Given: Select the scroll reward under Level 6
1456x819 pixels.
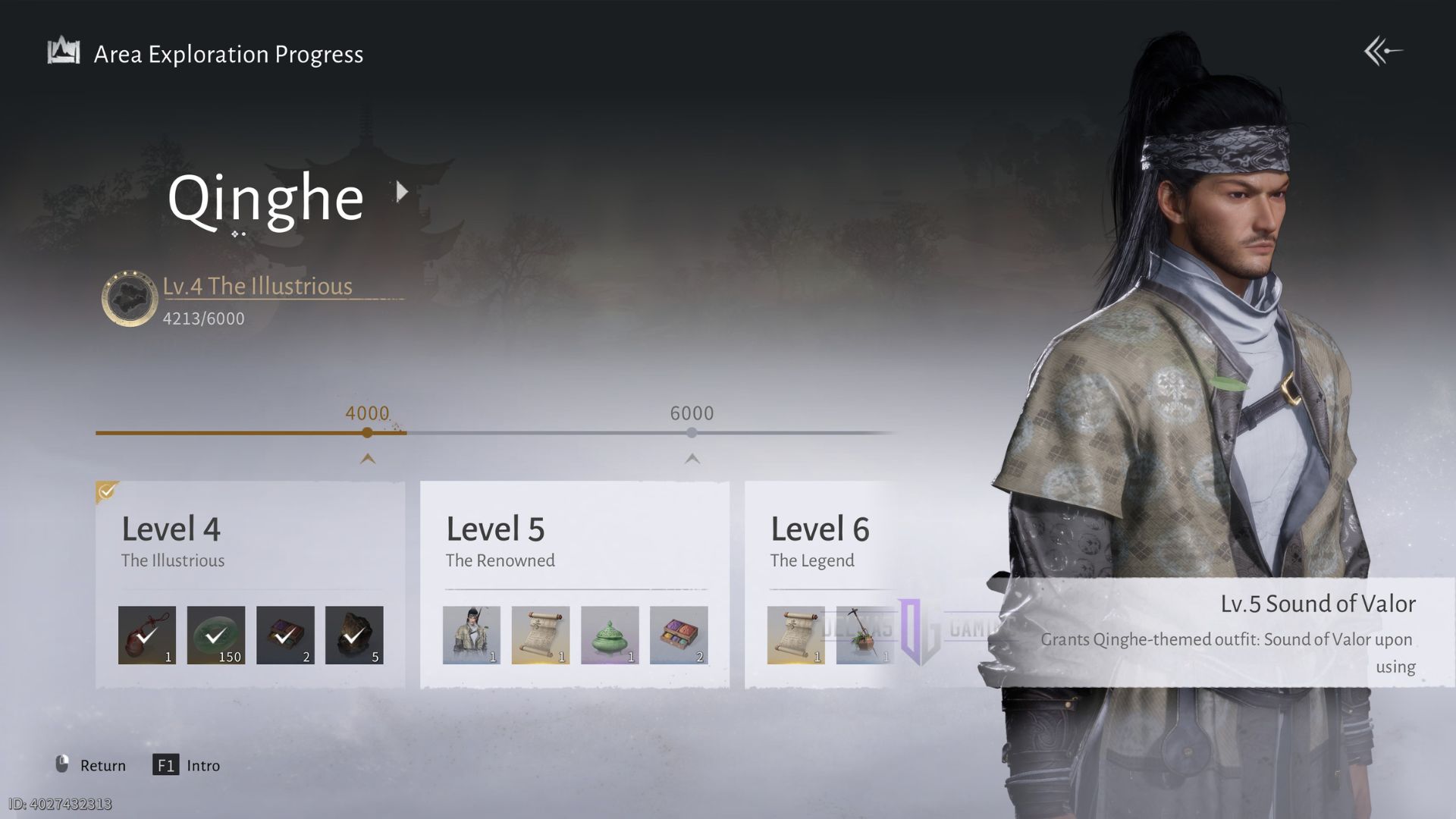Looking at the screenshot, I should [x=795, y=635].
